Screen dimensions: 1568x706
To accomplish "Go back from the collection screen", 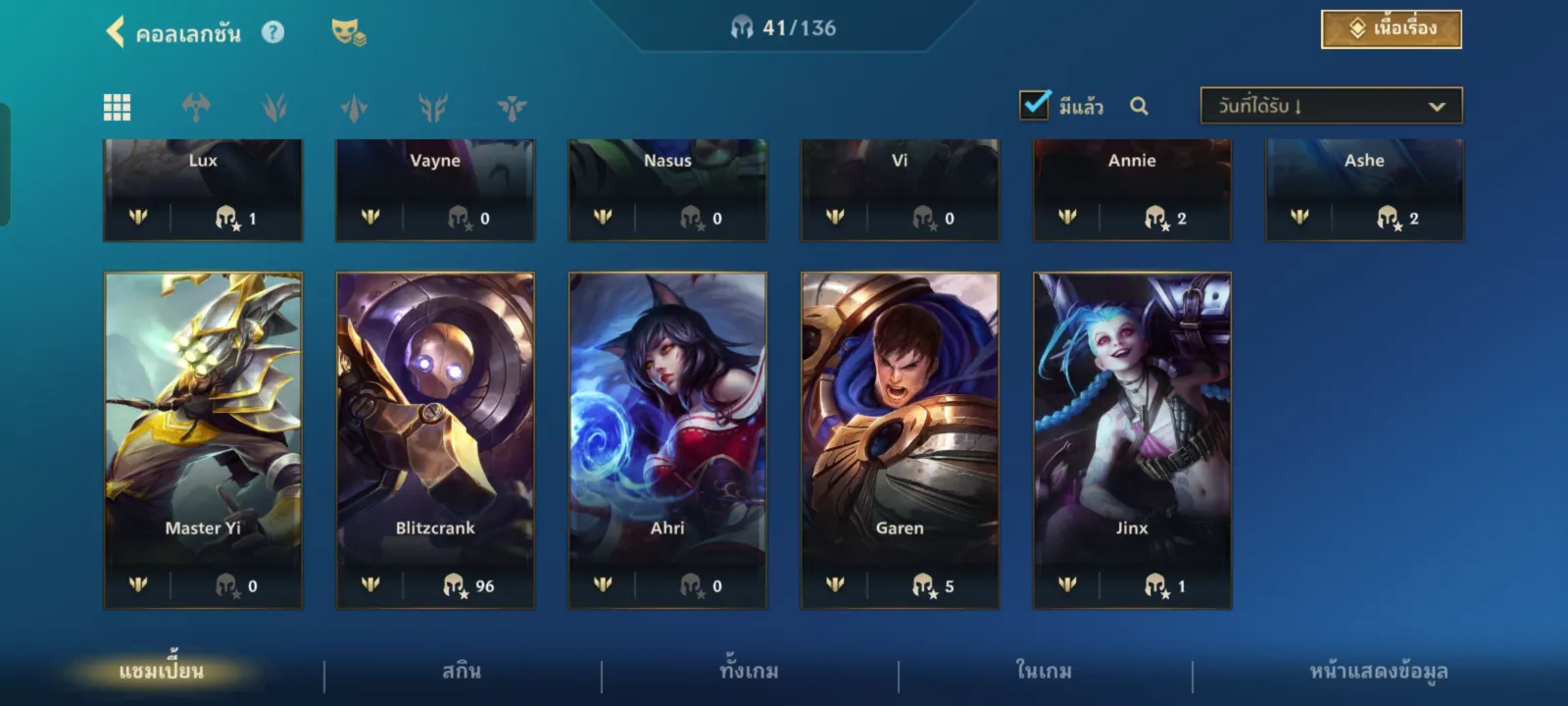I will pyautogui.click(x=116, y=32).
